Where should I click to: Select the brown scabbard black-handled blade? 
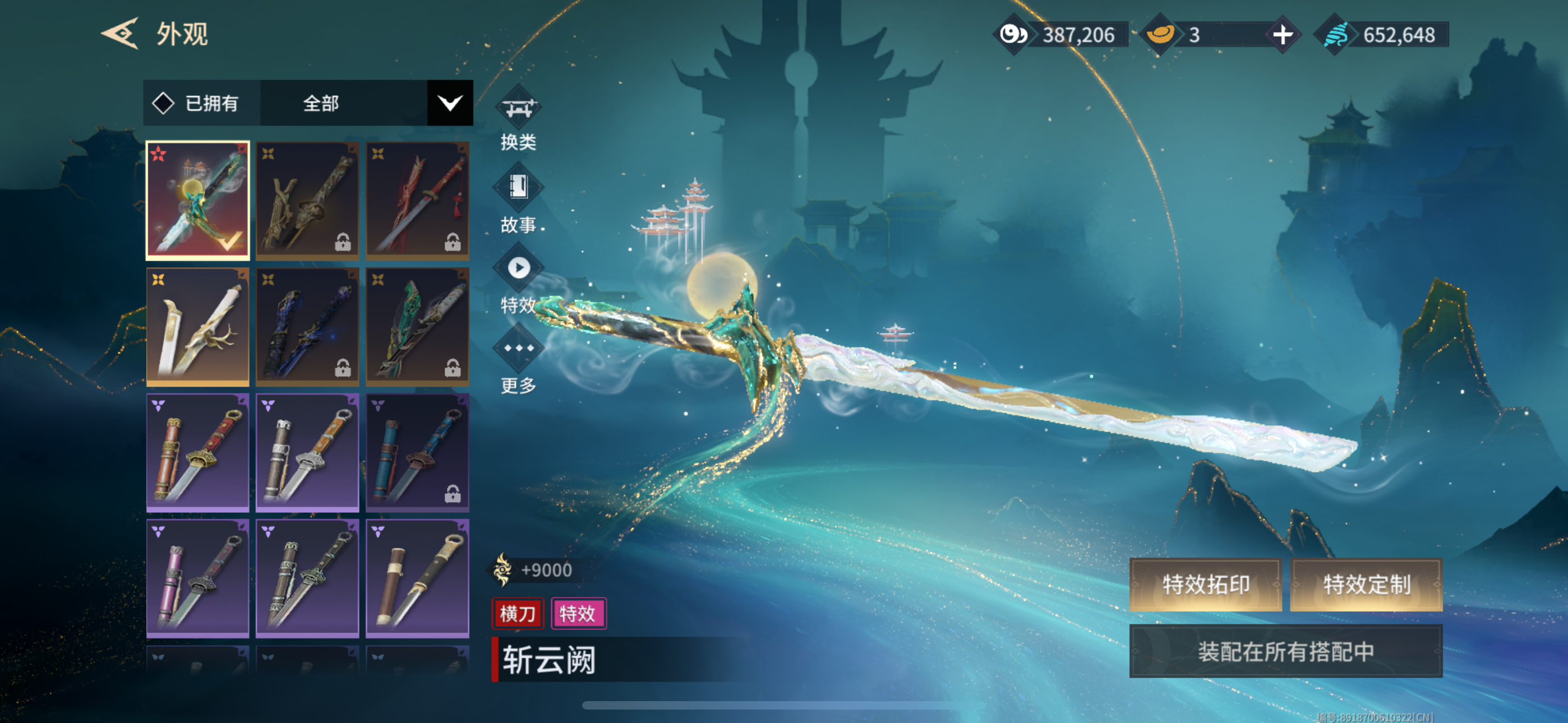click(x=418, y=577)
